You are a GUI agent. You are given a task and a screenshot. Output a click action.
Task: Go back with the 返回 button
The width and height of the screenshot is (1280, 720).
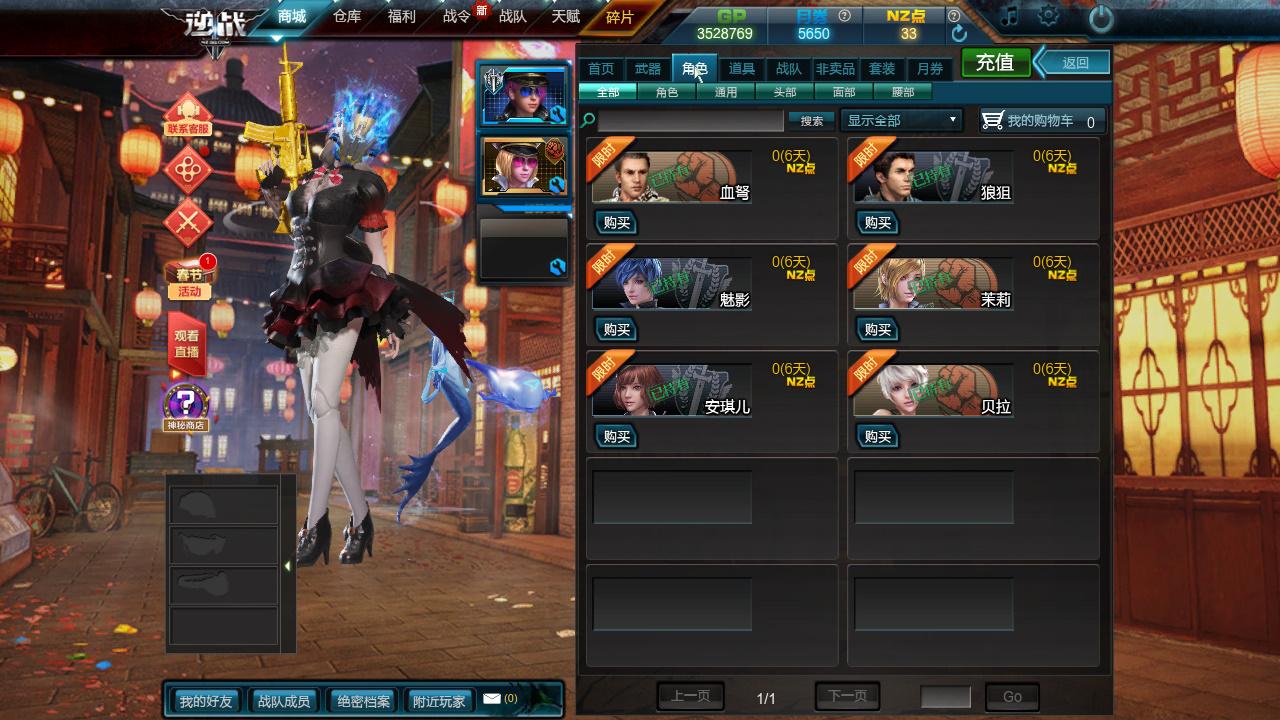(1075, 62)
